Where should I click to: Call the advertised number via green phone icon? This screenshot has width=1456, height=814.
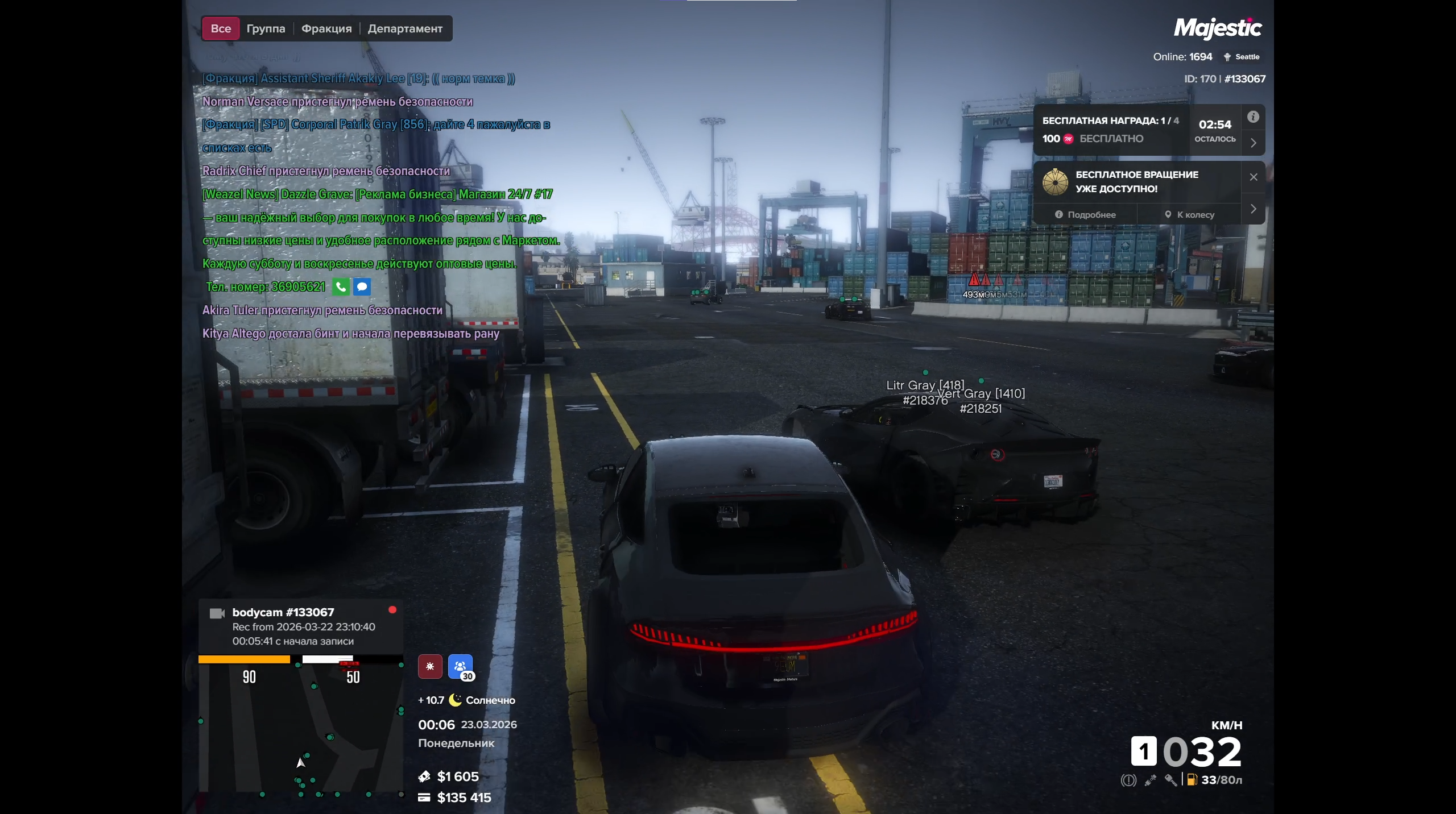pos(341,286)
